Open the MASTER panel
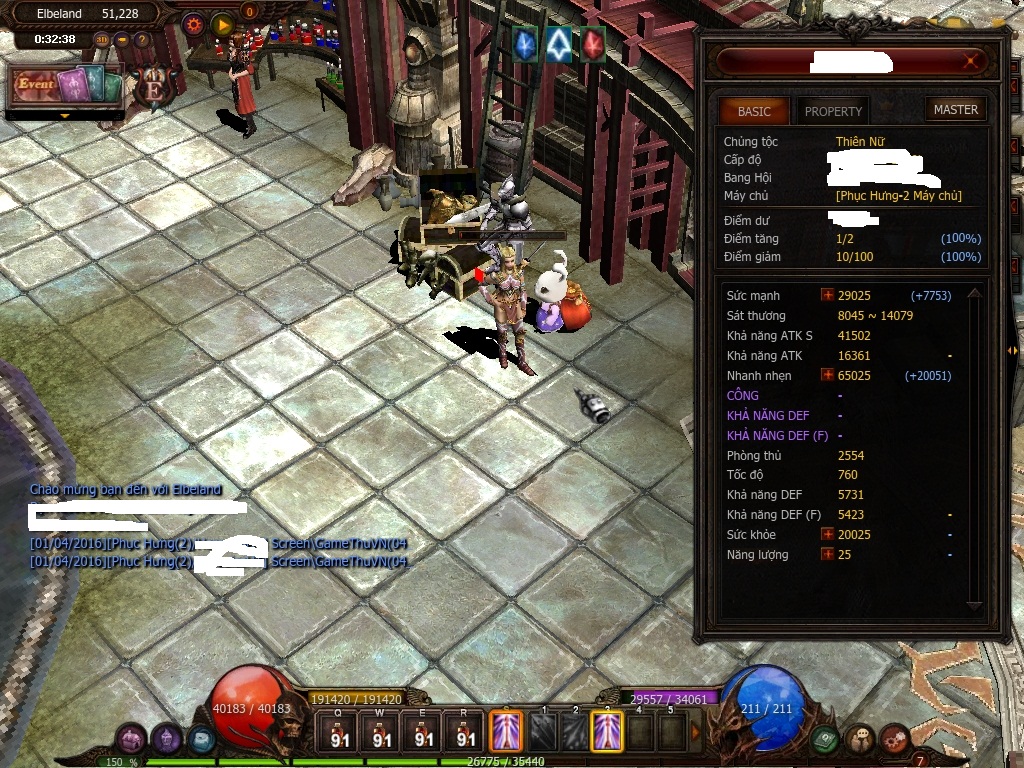Viewport: 1024px width, 768px height. point(955,110)
